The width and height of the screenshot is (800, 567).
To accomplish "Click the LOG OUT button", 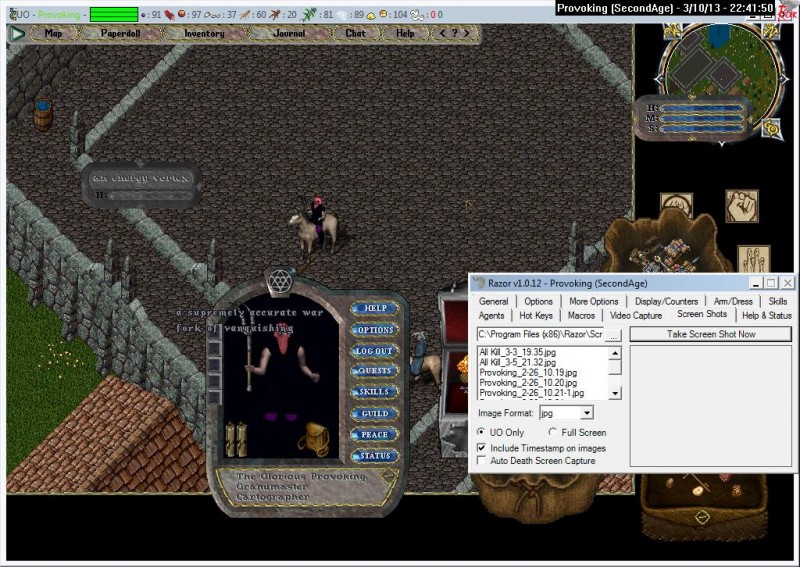I will point(375,351).
